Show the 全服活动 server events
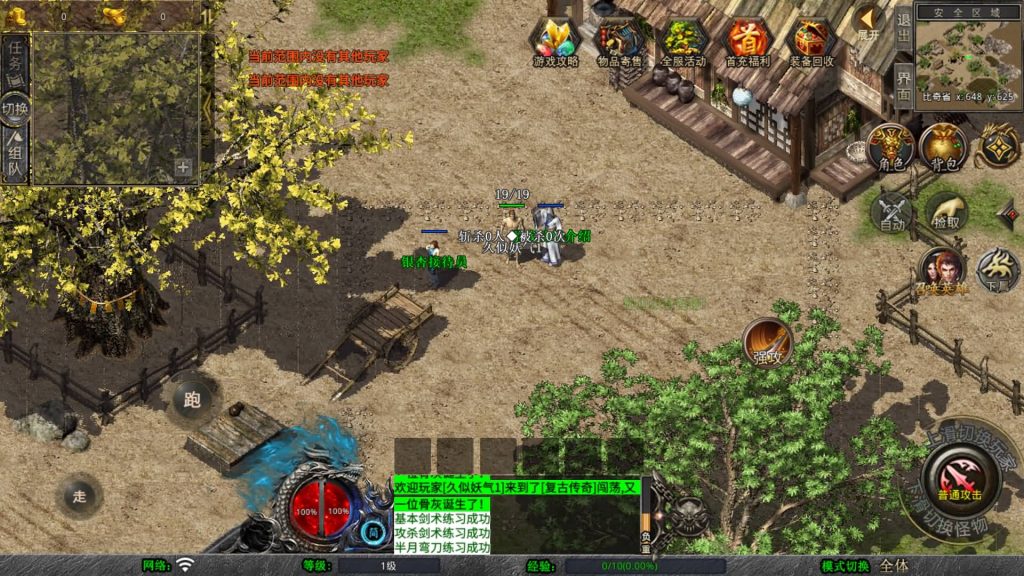The image size is (1024, 576). pos(682,41)
